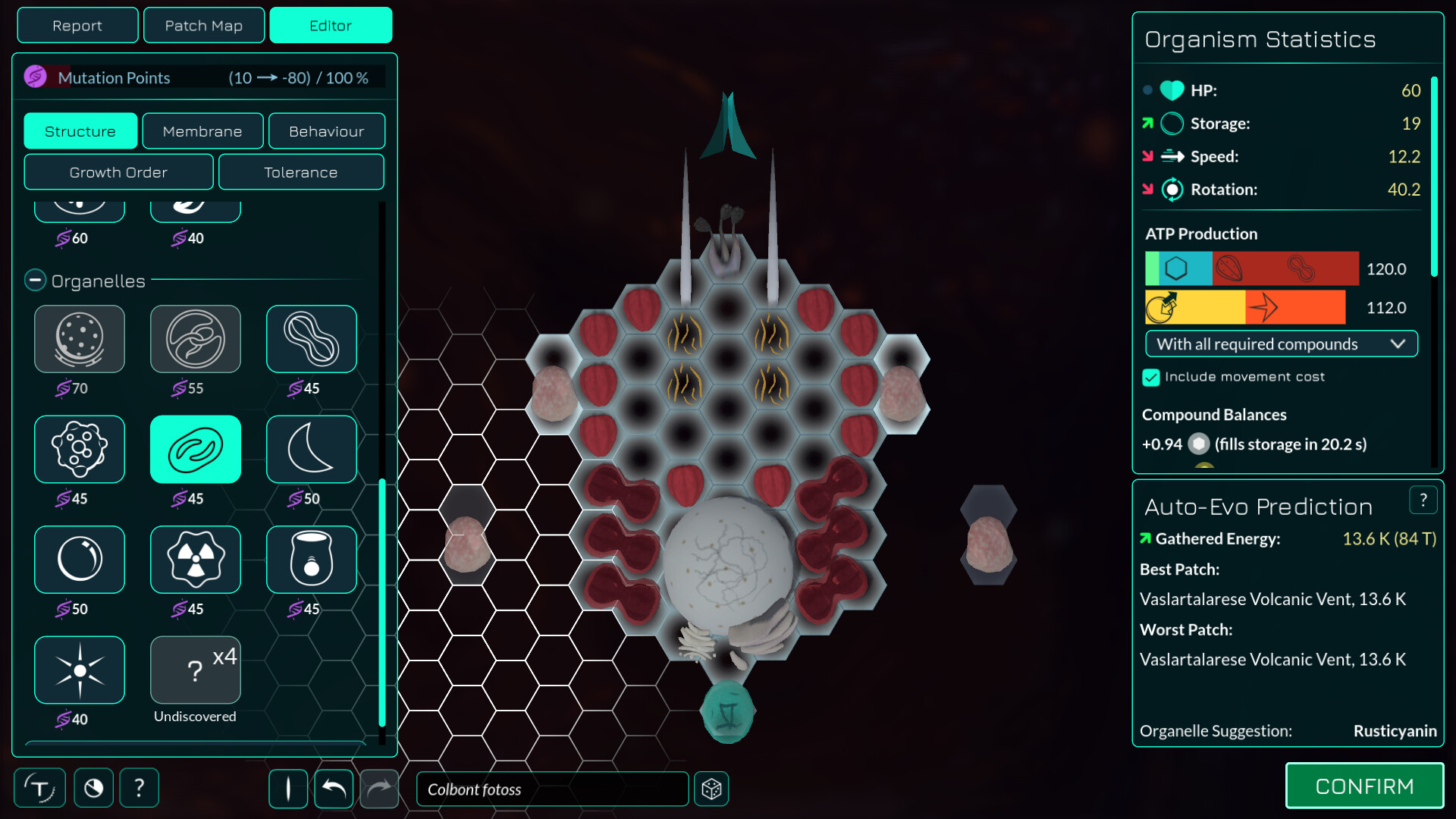This screenshot has height=819, width=1456.
Task: Choose the radiation symbol organelle
Action: pos(195,560)
